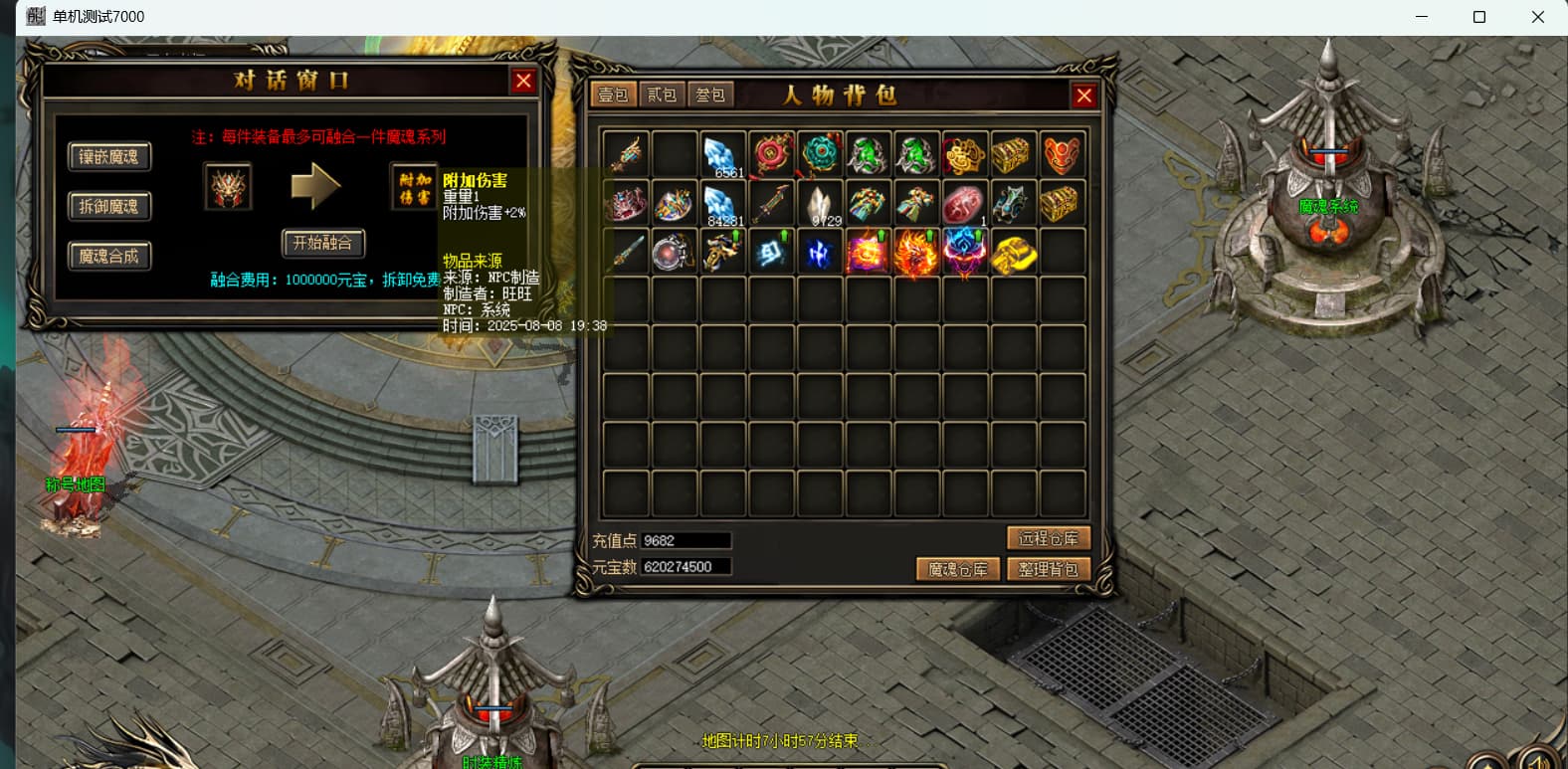This screenshot has height=769, width=1568.
Task: Switch to the 壹包 bag tab
Action: coord(613,95)
